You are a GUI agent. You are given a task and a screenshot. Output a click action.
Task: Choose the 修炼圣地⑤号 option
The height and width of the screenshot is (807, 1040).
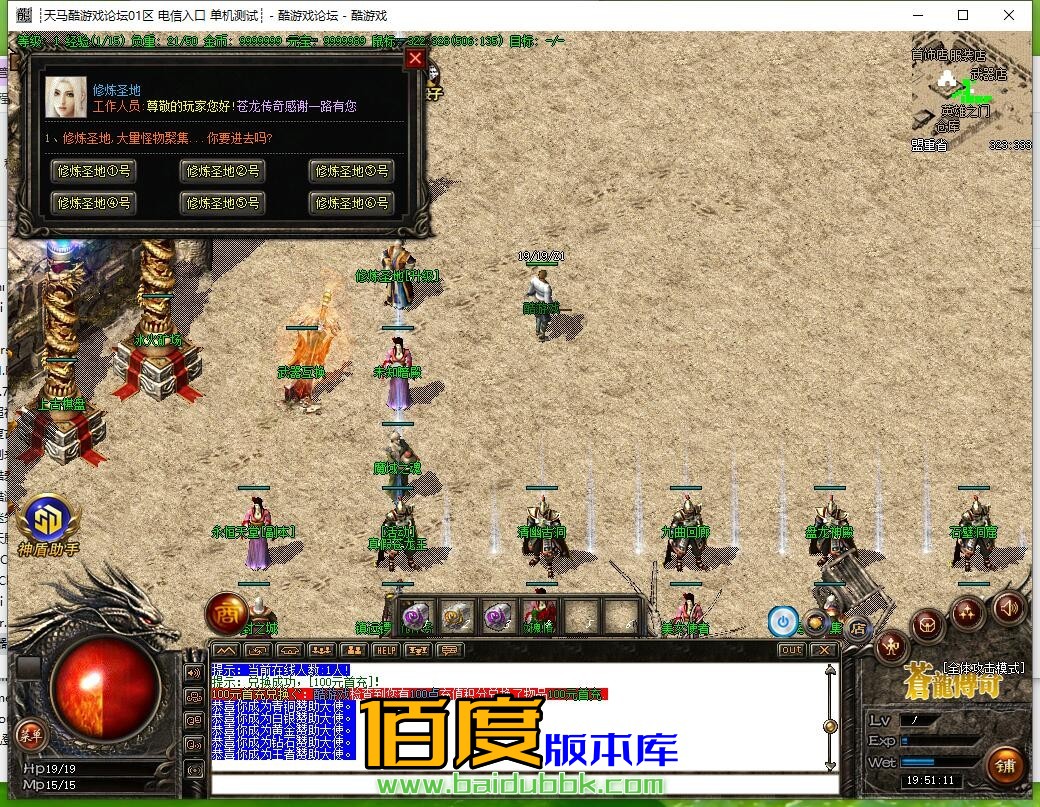click(x=223, y=203)
